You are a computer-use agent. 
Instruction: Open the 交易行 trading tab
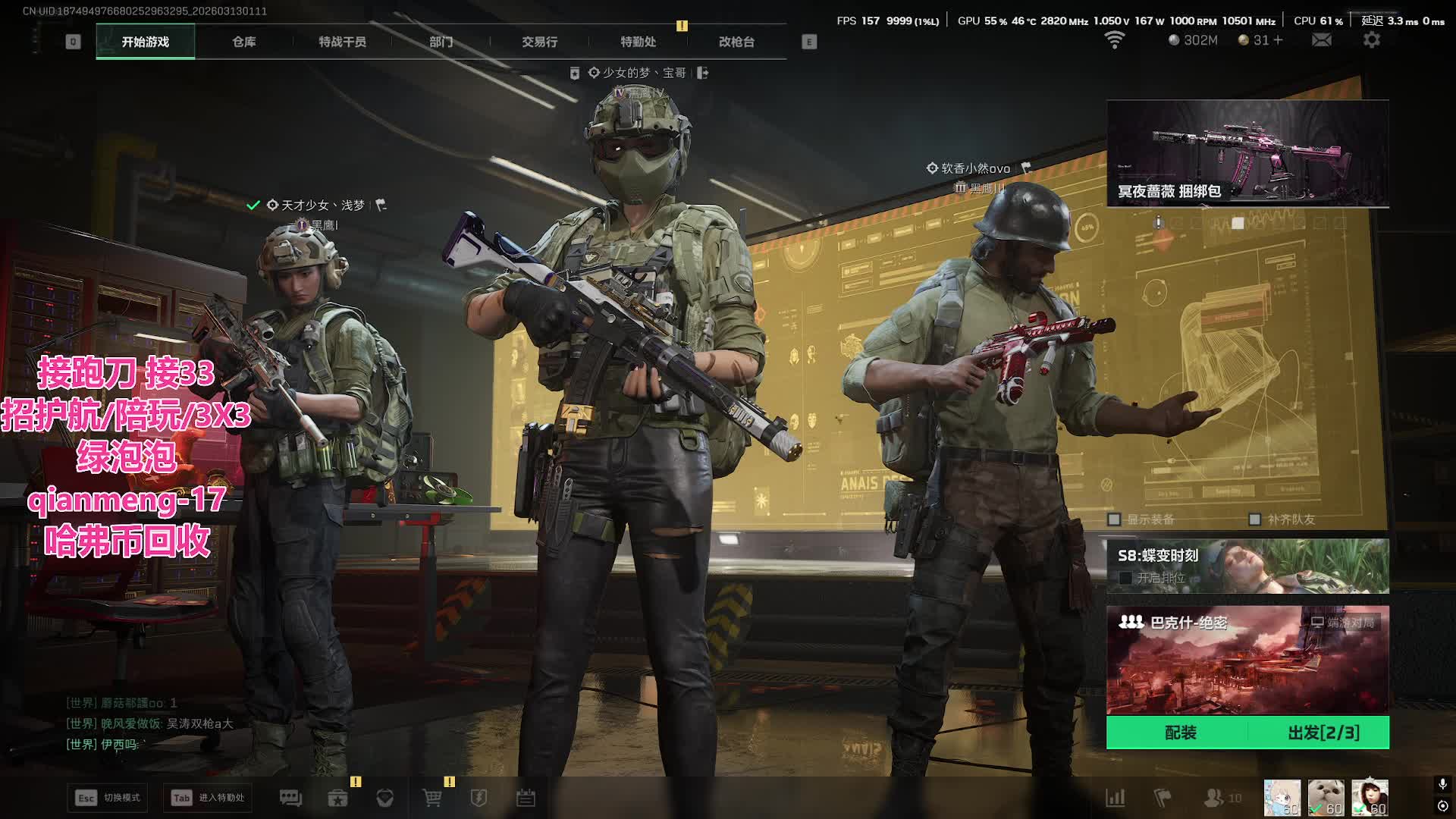(x=539, y=42)
